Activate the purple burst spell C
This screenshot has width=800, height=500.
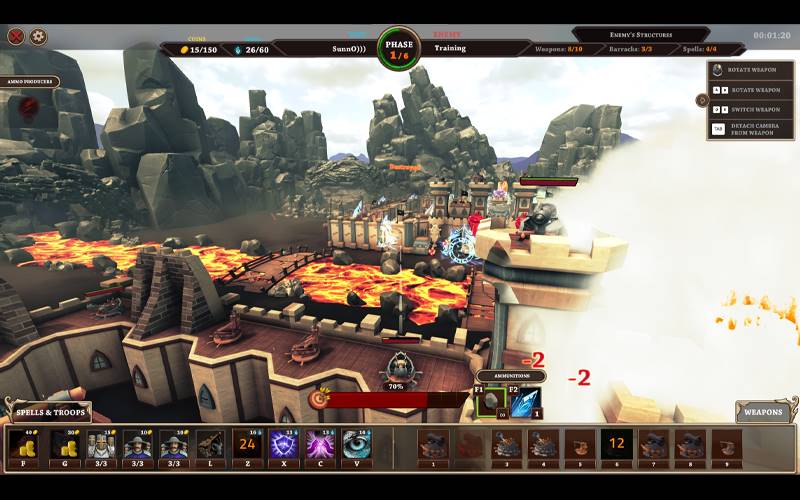(320, 445)
